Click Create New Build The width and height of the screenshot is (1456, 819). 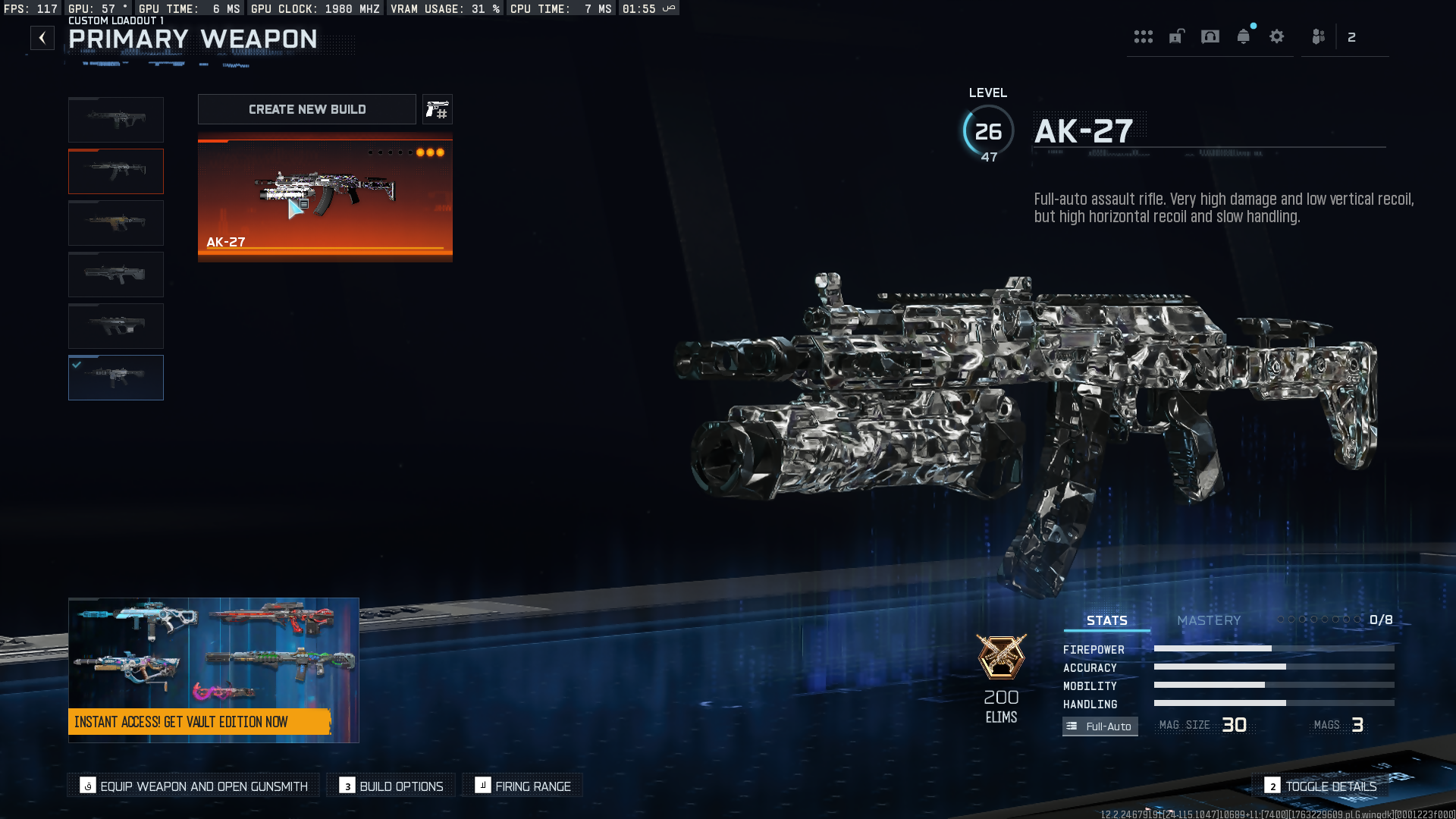click(307, 109)
